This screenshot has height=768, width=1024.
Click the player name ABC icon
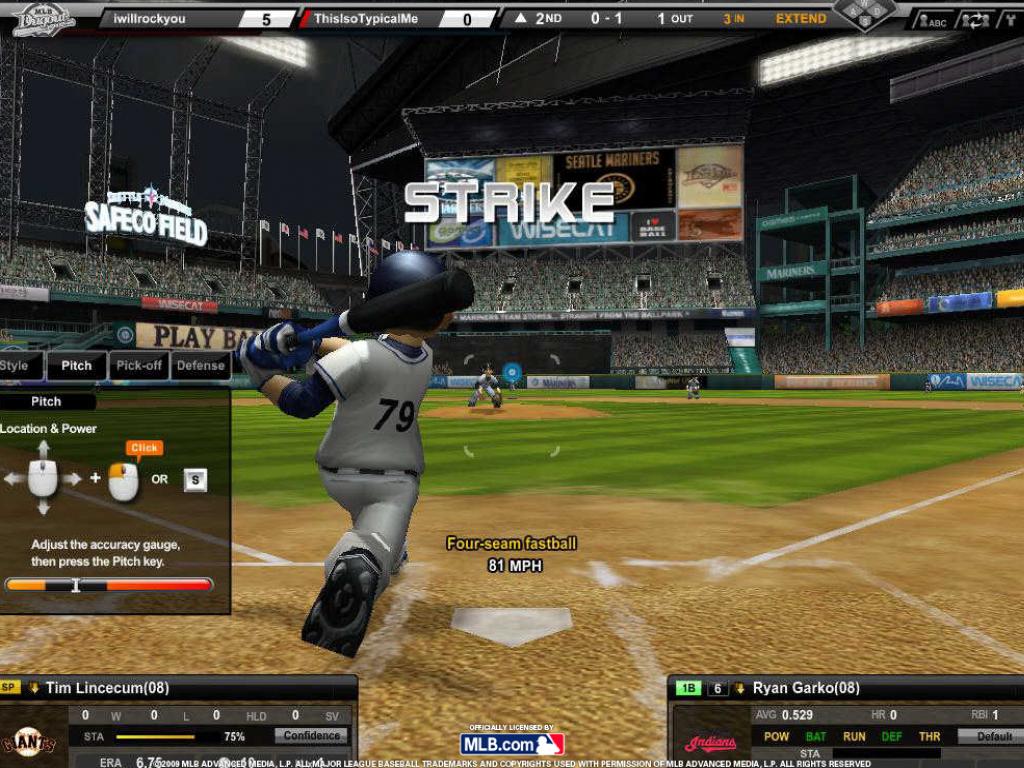point(935,20)
